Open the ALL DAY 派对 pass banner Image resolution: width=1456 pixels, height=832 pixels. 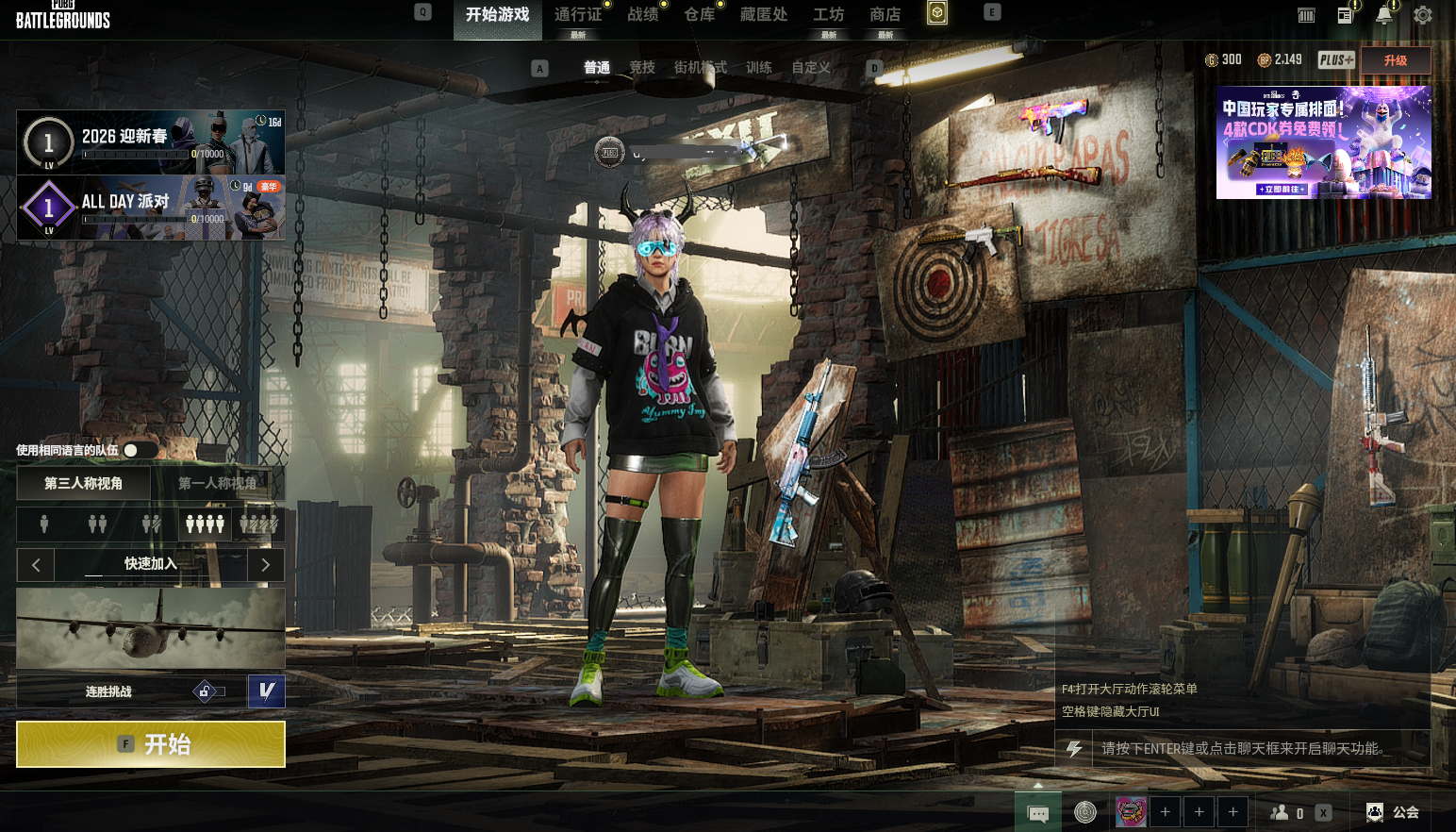coord(151,208)
